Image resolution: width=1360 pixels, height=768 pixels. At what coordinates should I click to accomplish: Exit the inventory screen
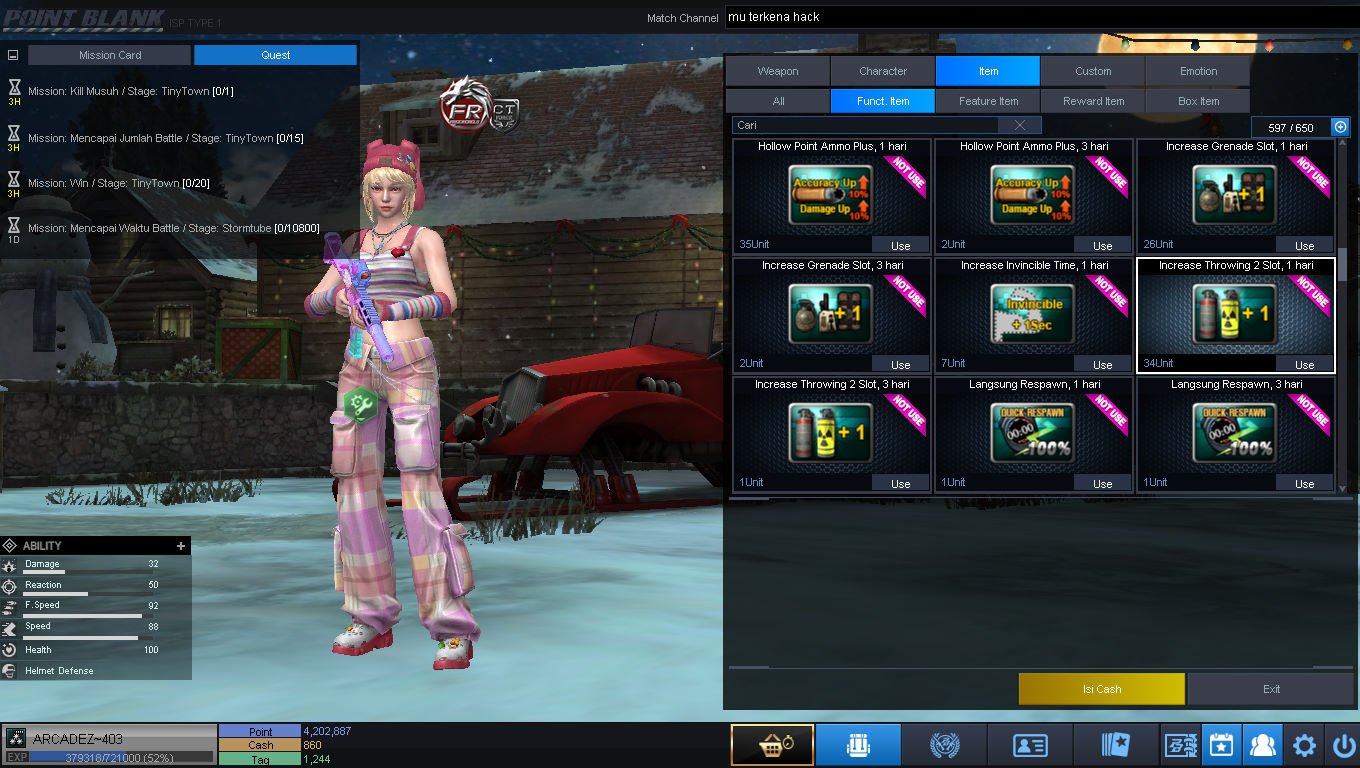1271,689
